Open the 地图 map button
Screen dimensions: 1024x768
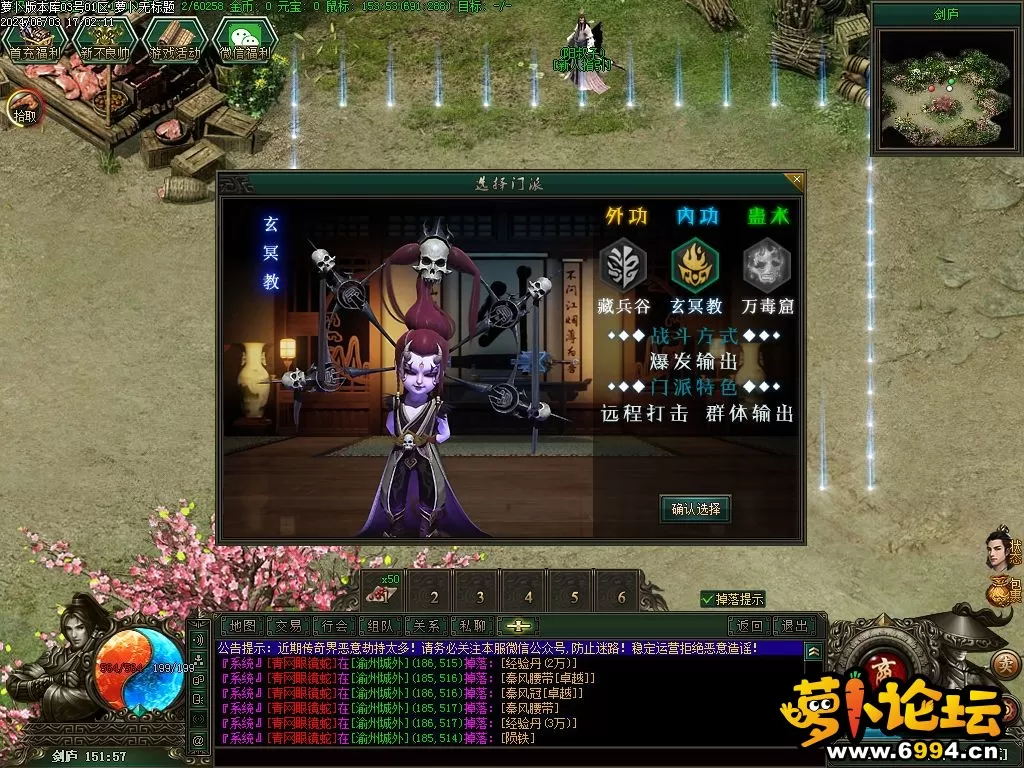point(243,626)
